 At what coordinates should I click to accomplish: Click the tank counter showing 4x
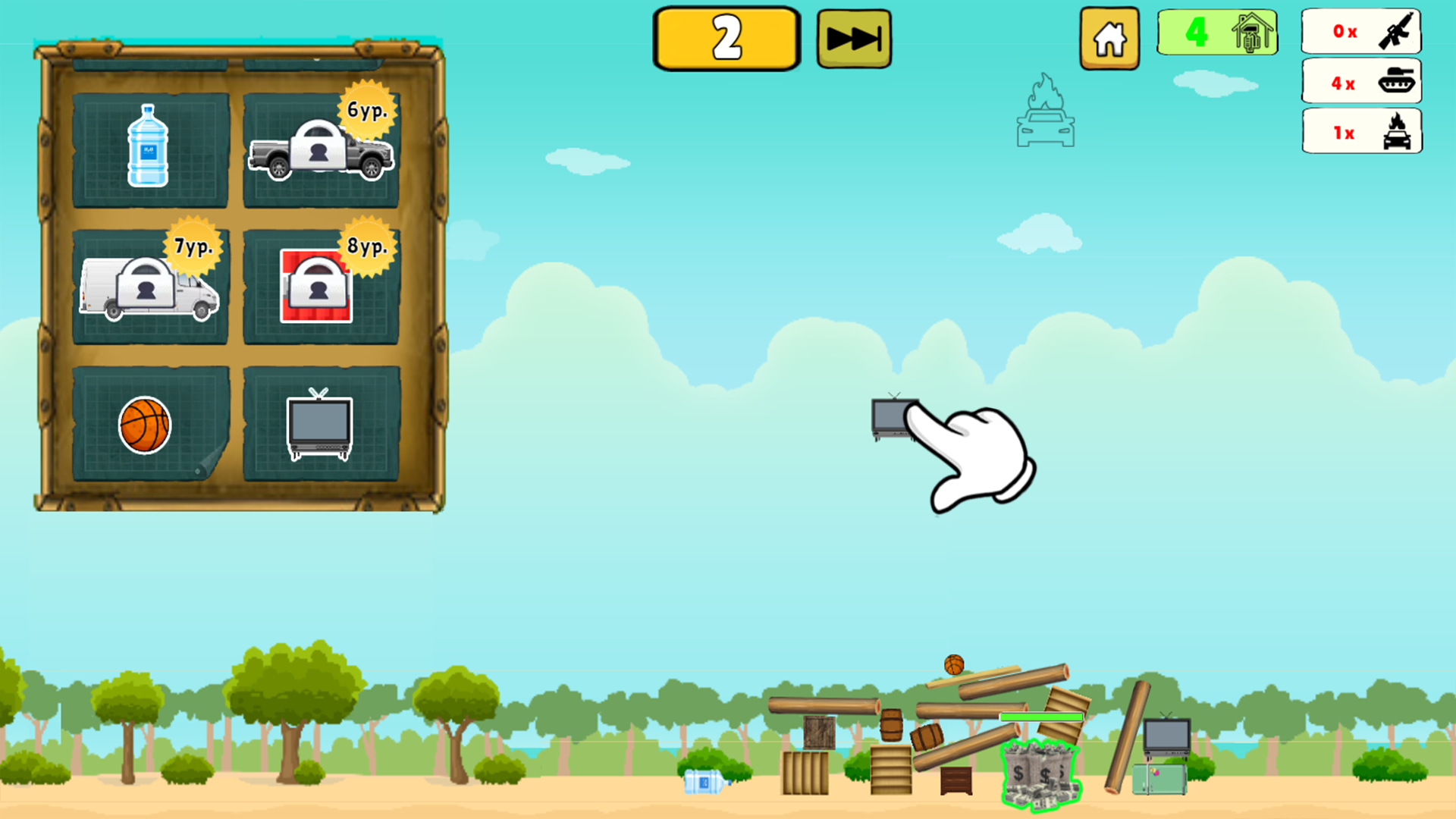[x=1361, y=83]
